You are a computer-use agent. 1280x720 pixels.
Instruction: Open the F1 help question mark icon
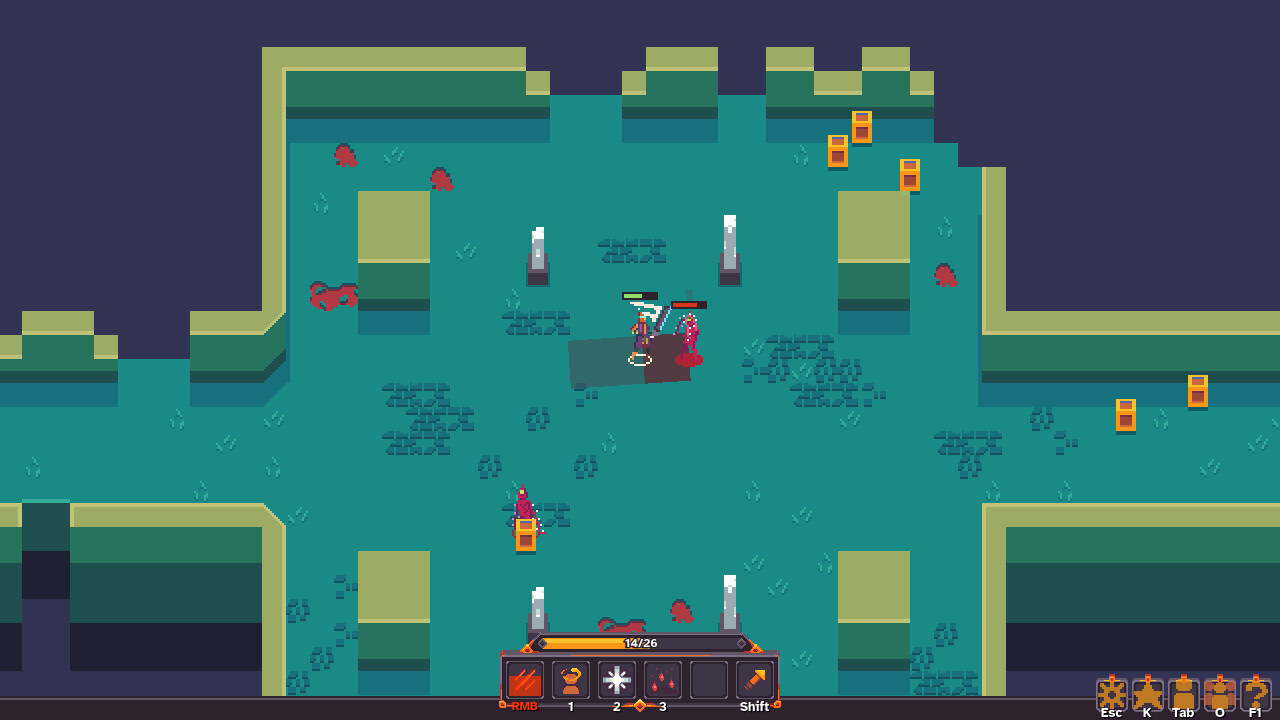click(1253, 692)
